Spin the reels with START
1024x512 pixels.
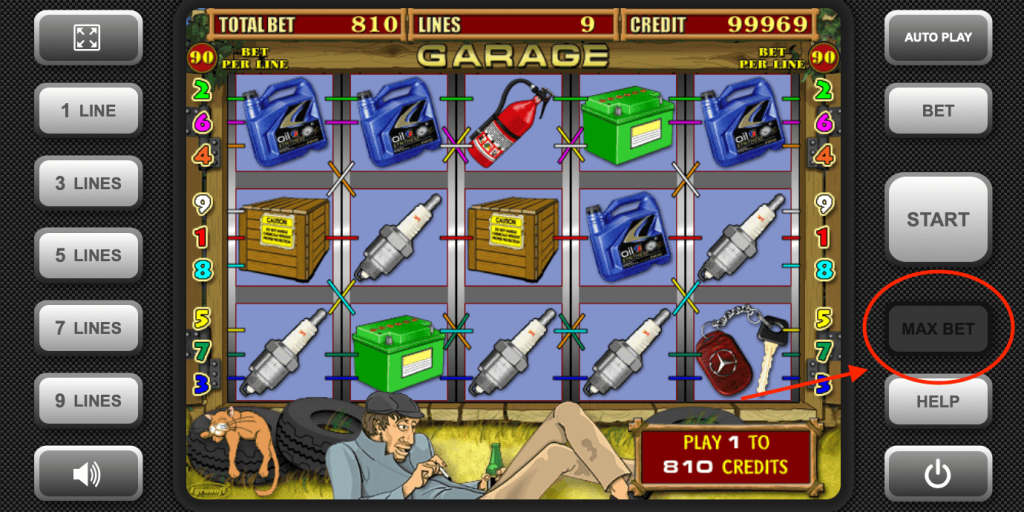pyautogui.click(x=937, y=220)
